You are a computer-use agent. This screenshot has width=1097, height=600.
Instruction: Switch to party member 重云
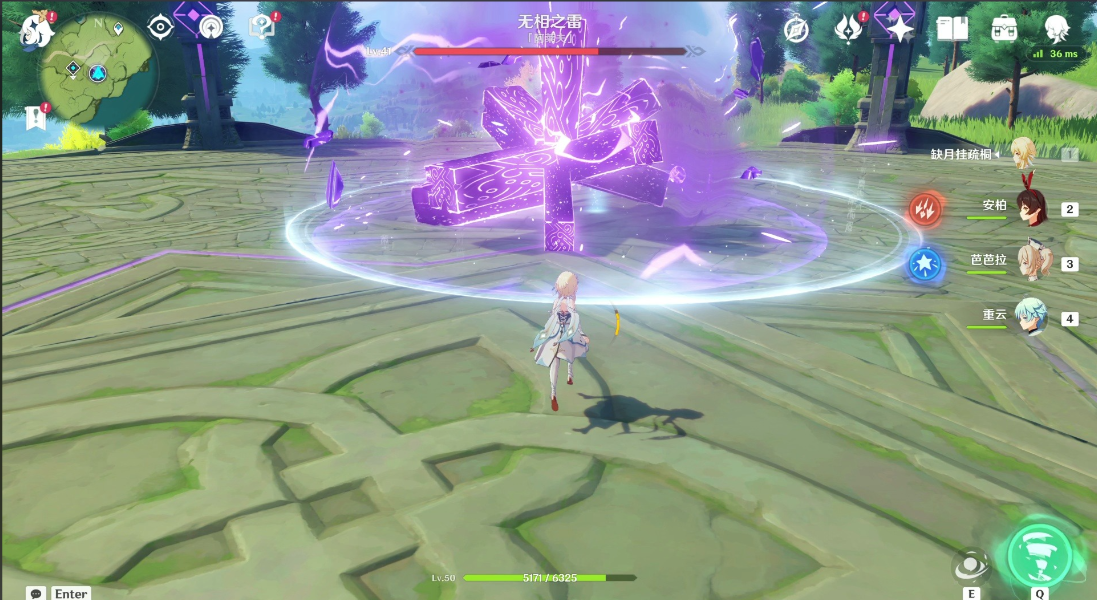1030,317
